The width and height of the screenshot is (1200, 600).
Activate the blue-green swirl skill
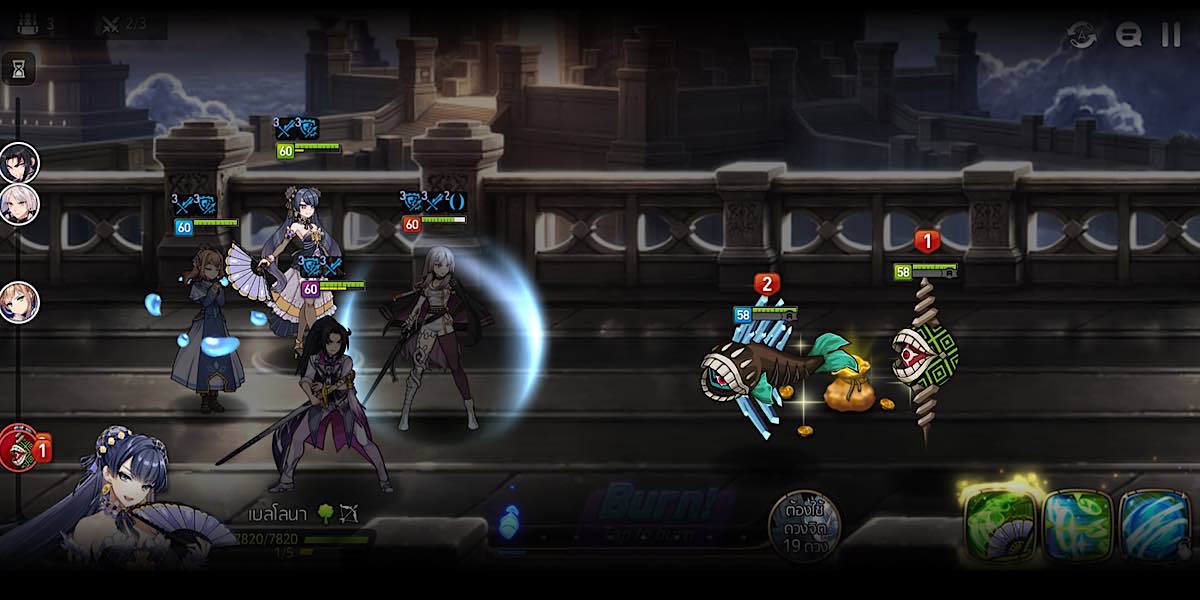point(1077,524)
